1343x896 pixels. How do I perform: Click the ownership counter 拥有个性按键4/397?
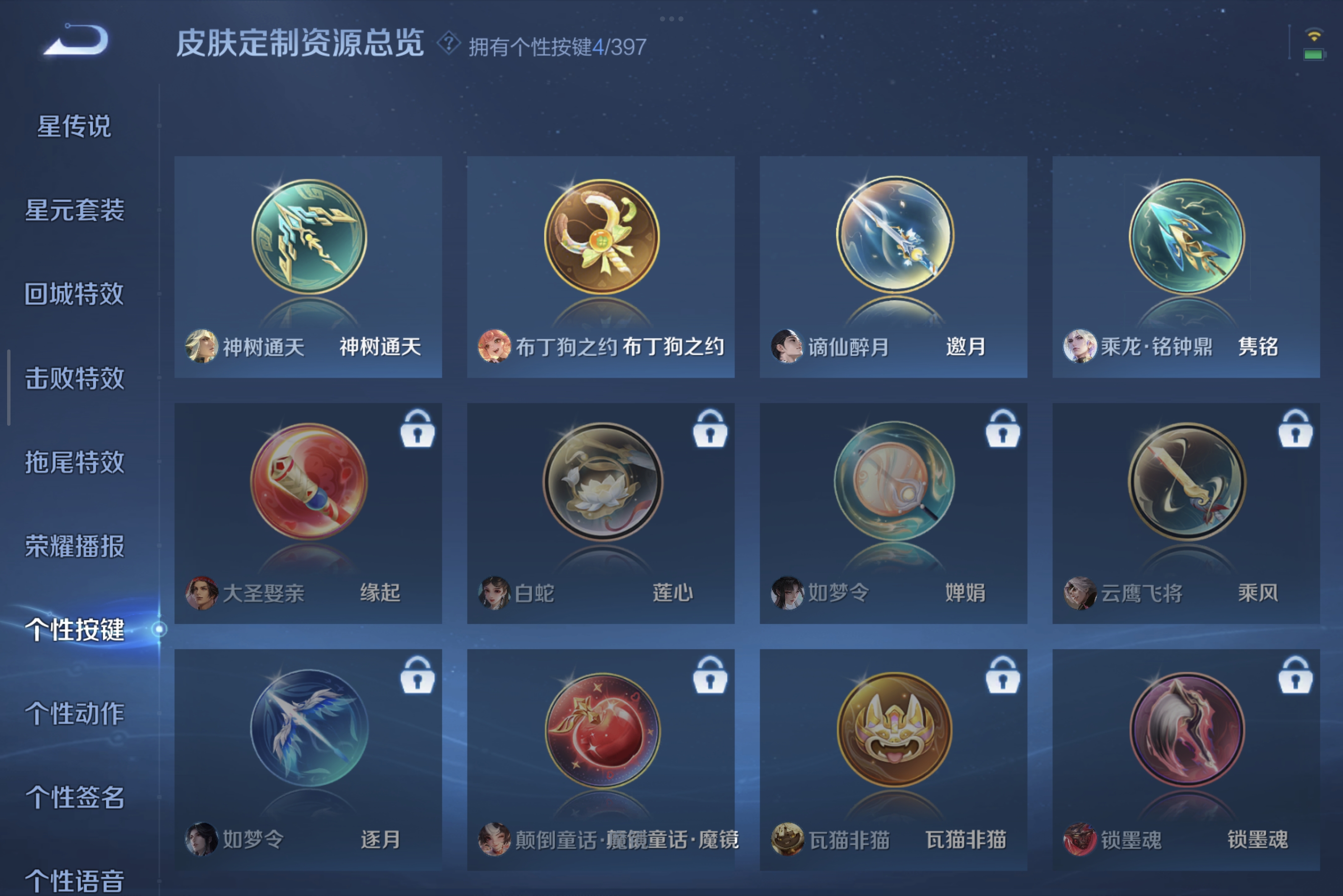click(557, 46)
